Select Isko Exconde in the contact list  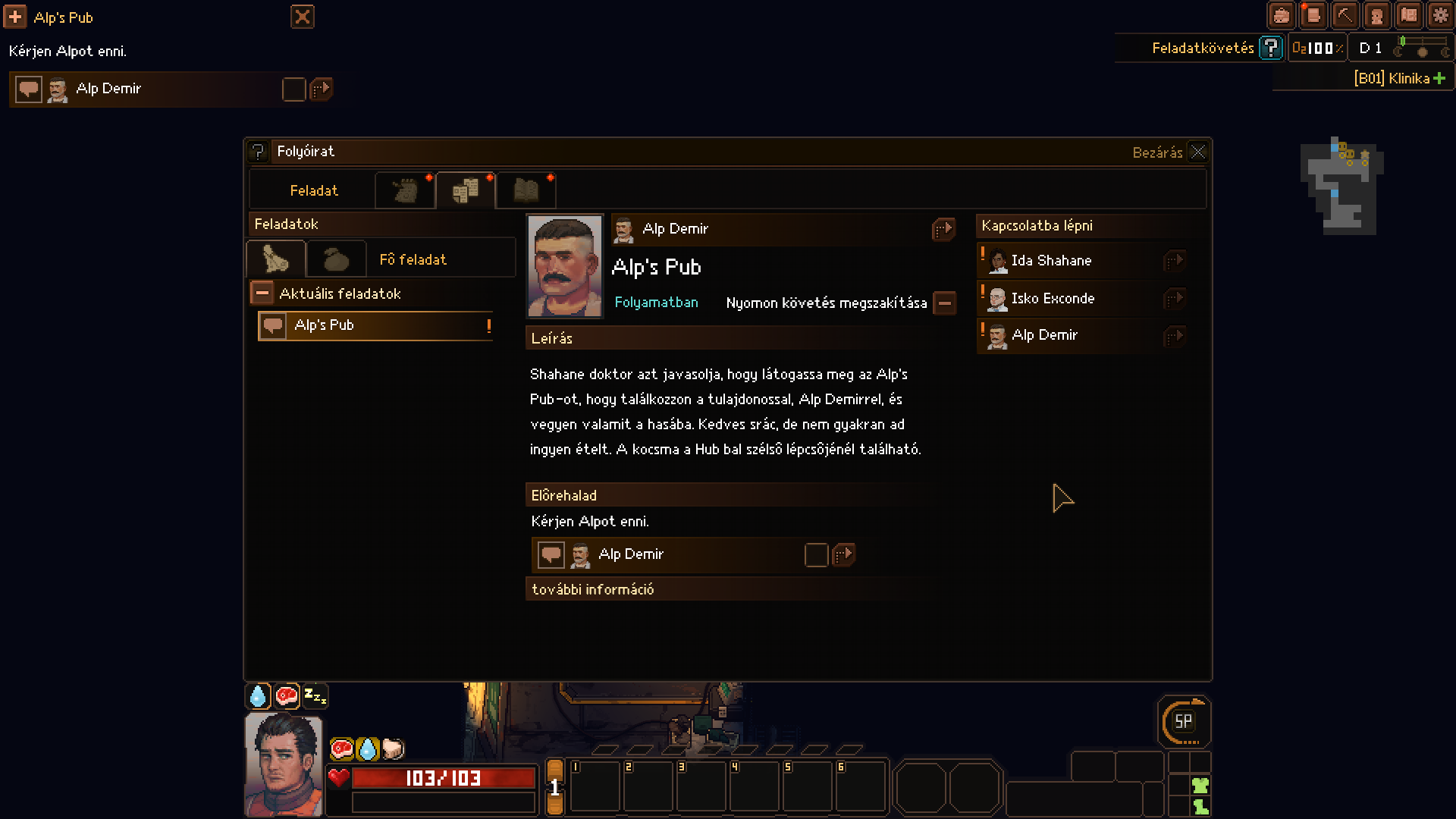tap(1053, 299)
